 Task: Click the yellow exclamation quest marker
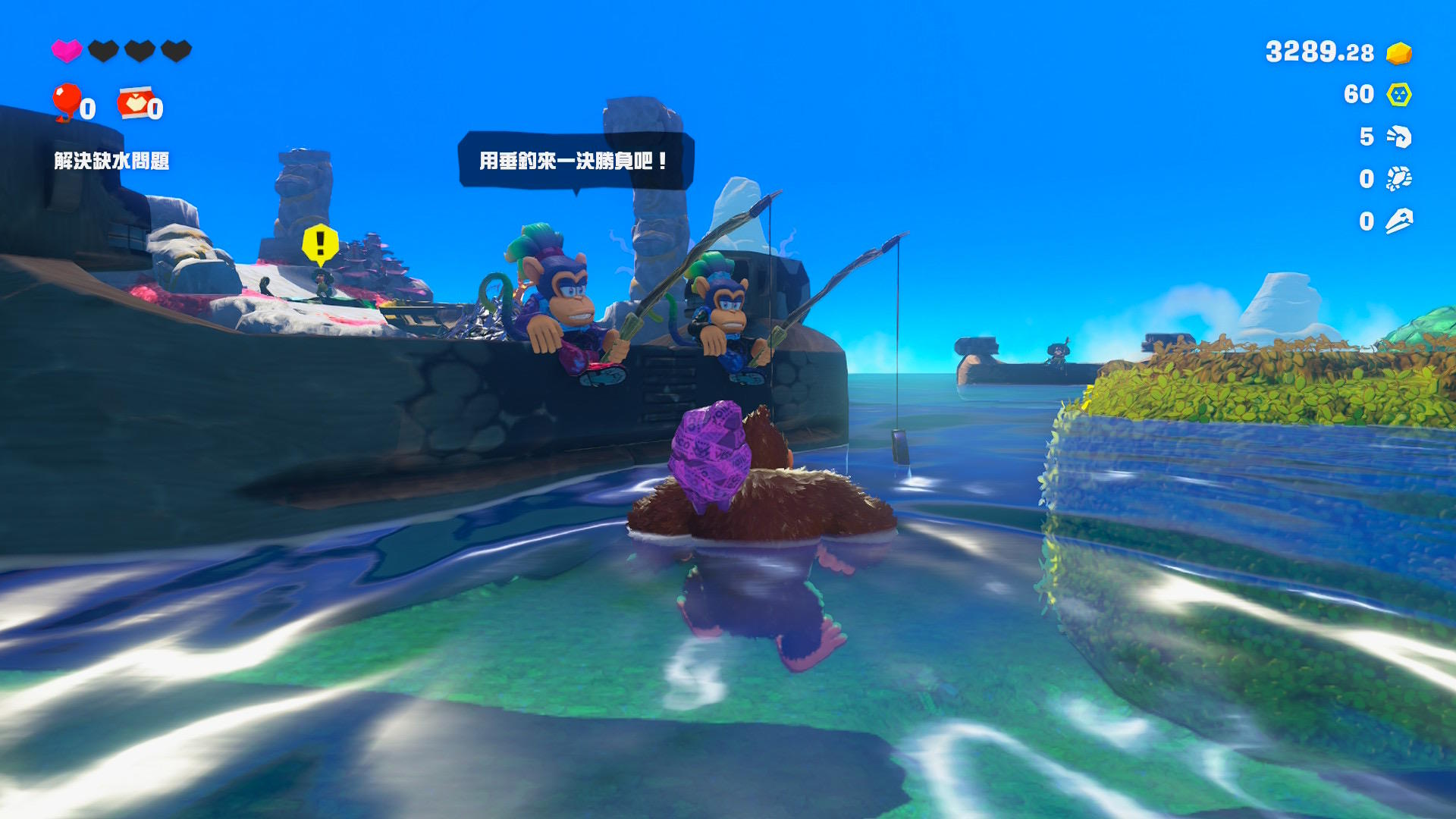[320, 244]
